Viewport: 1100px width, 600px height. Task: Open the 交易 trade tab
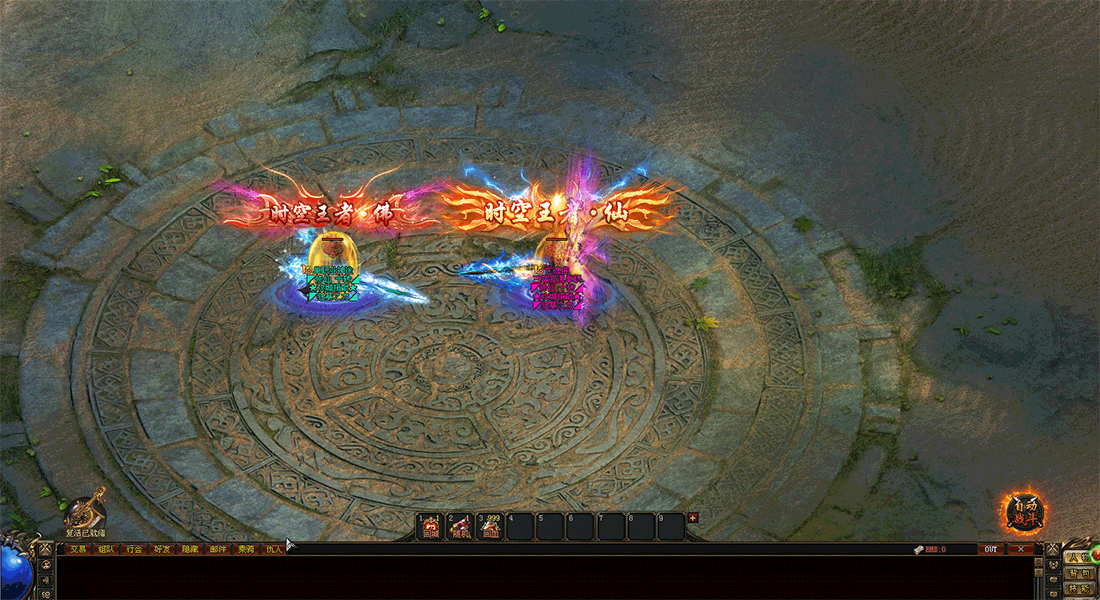[x=78, y=549]
